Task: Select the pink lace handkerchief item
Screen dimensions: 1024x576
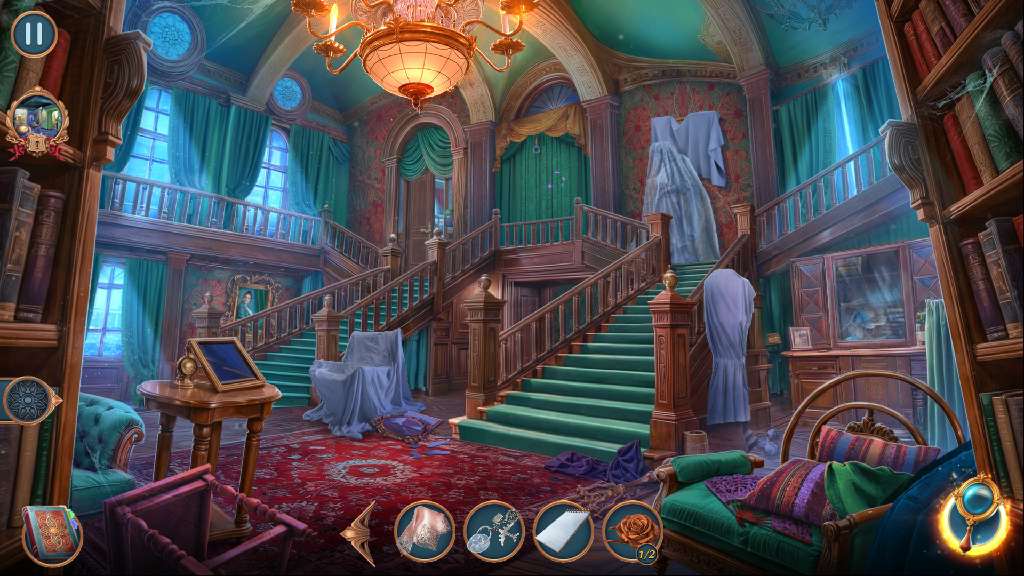Action: tap(424, 531)
